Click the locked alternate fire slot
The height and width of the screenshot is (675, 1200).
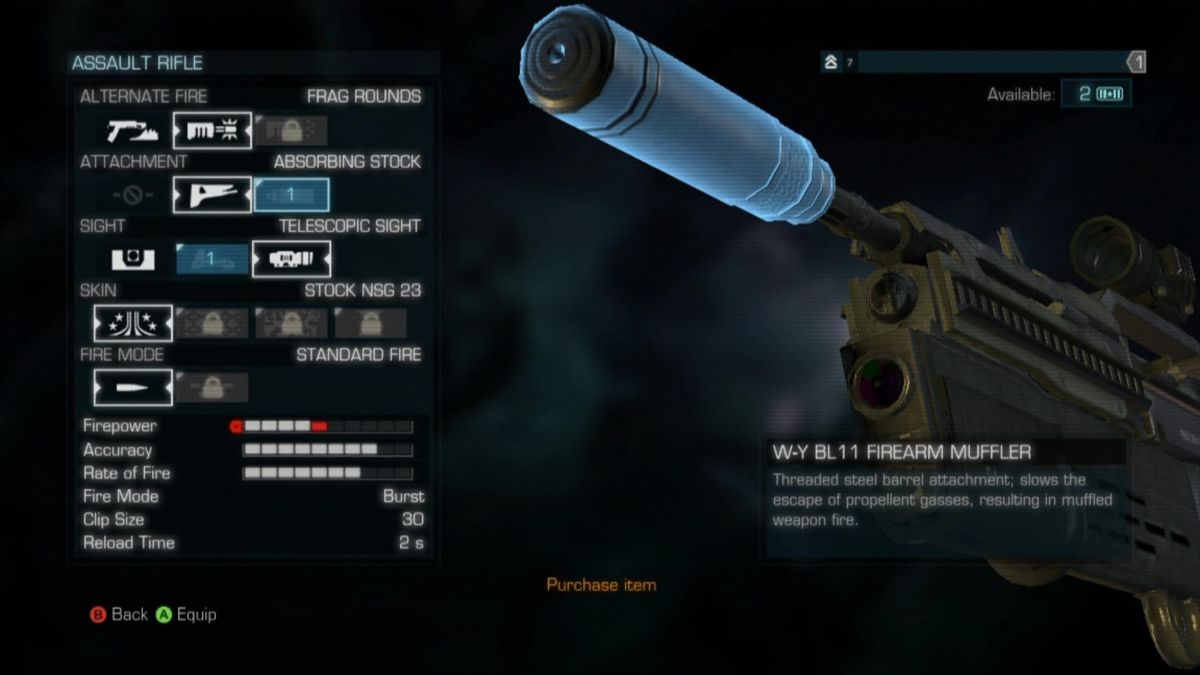[291, 130]
